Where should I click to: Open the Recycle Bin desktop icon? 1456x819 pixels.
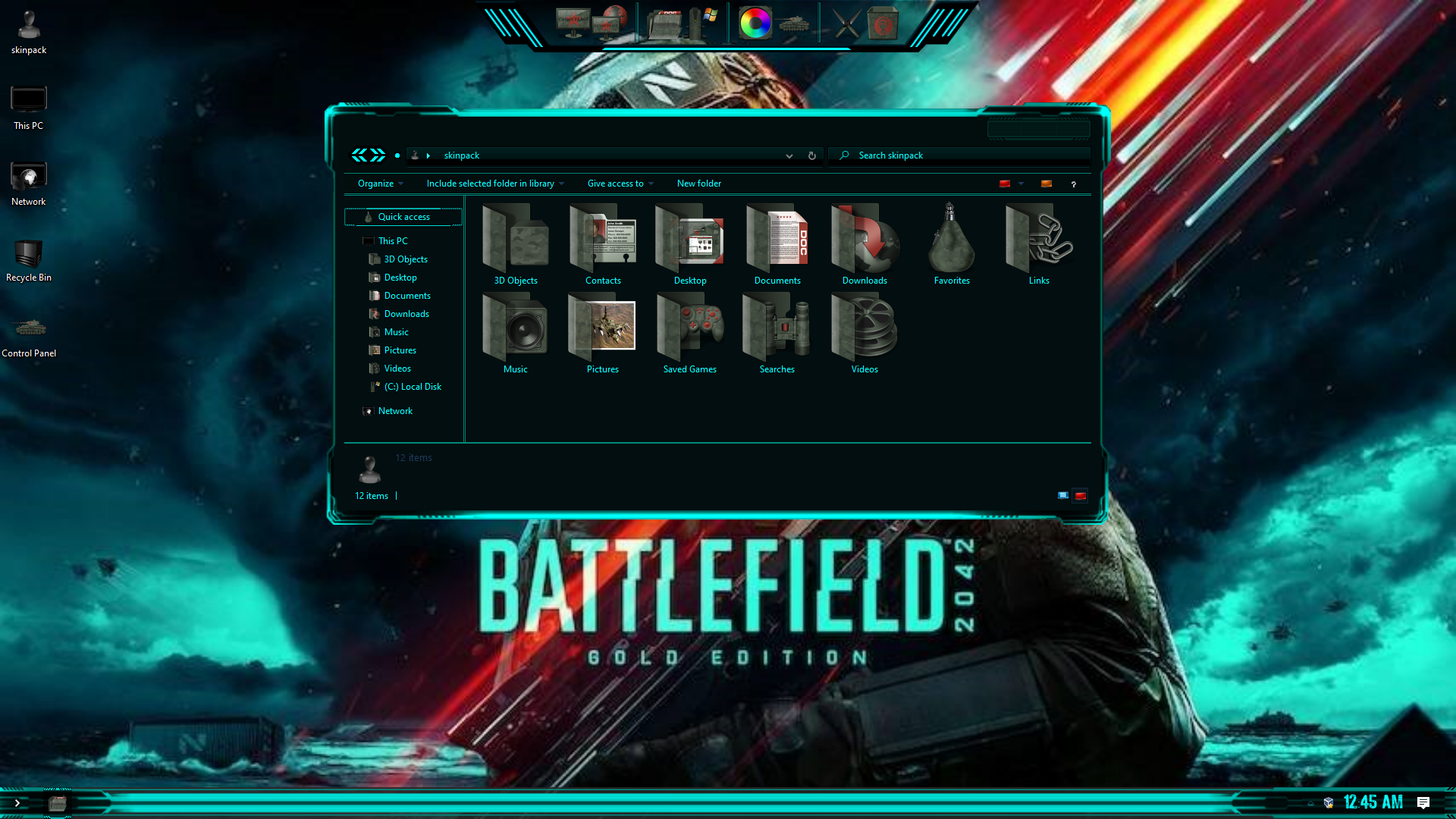coord(29,258)
